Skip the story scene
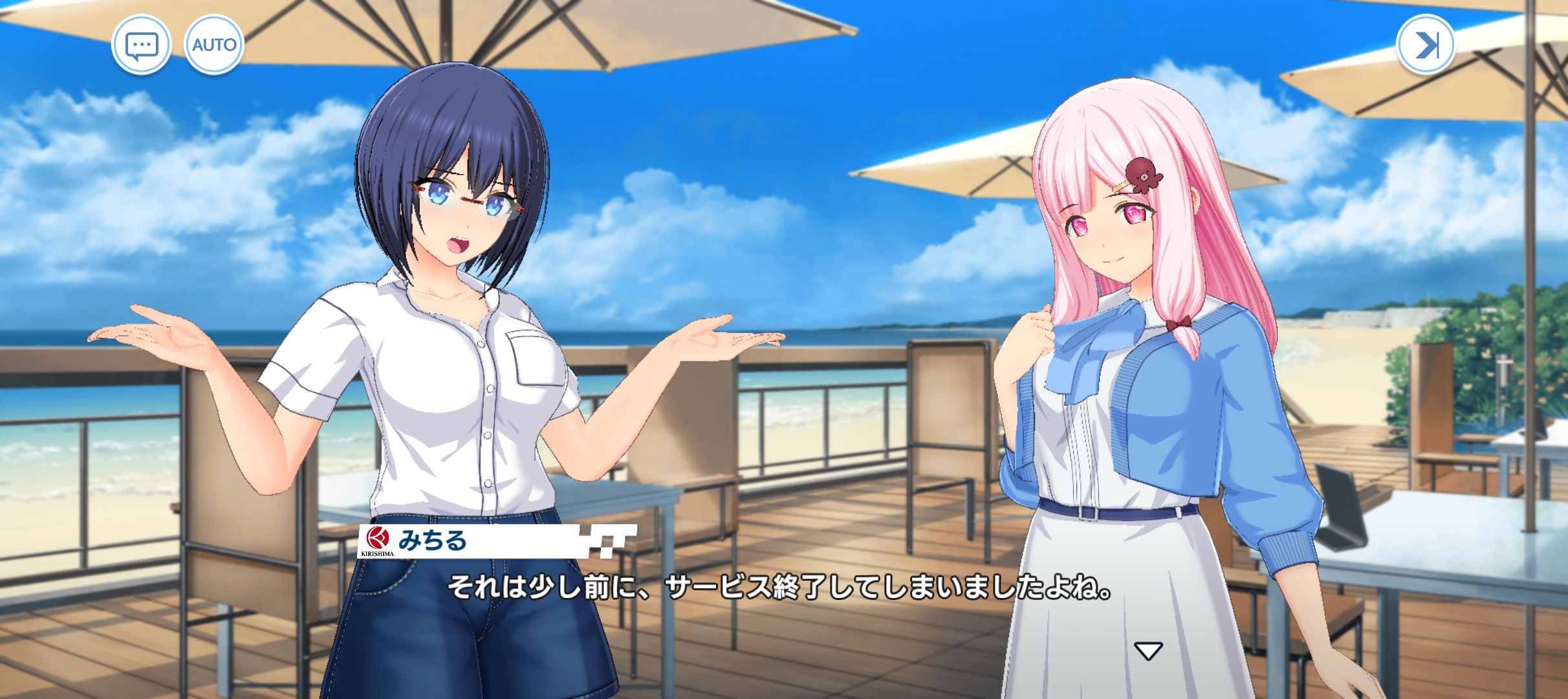 (x=1426, y=45)
